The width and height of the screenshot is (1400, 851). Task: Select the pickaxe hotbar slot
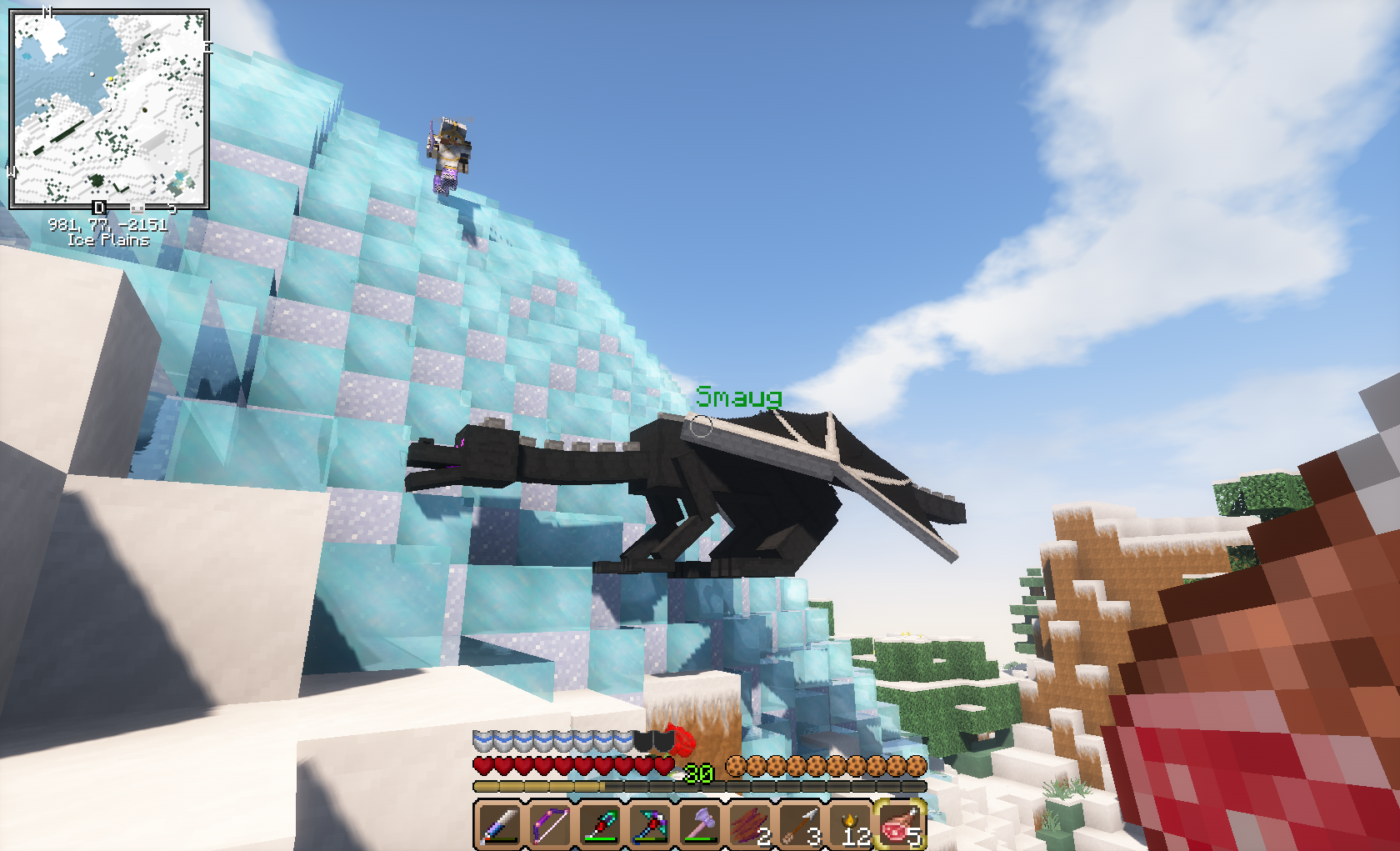[x=649, y=824]
